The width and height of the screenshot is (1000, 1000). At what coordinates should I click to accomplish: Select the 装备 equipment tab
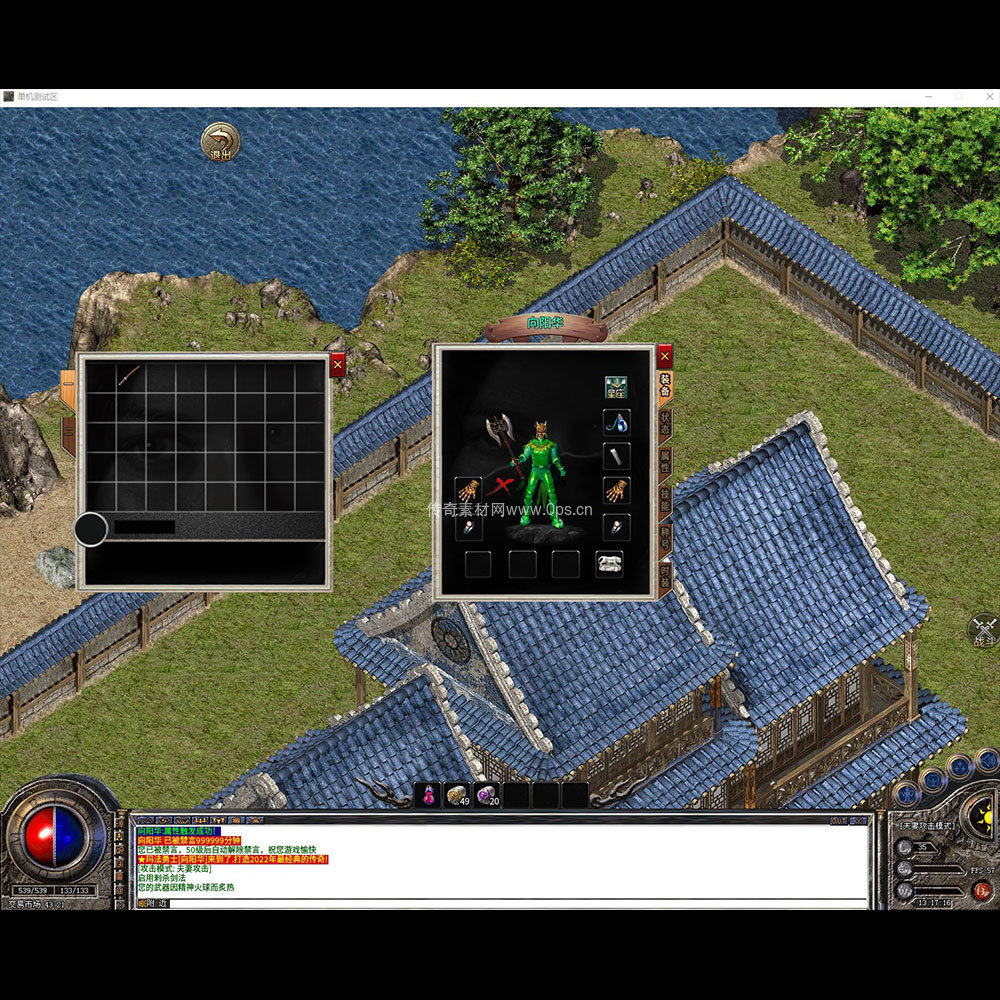[x=666, y=385]
